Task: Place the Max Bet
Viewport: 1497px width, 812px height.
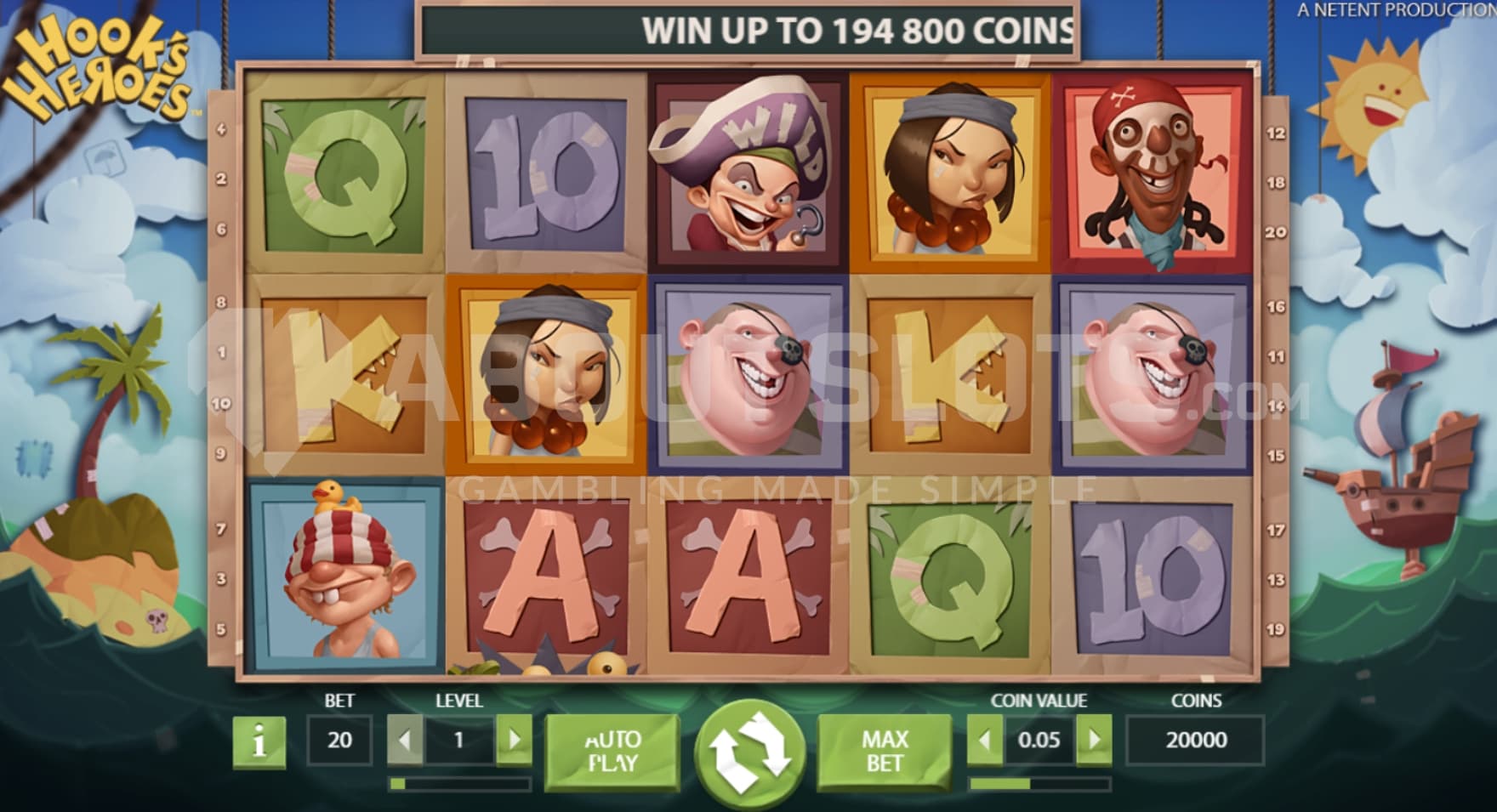Action: click(885, 751)
